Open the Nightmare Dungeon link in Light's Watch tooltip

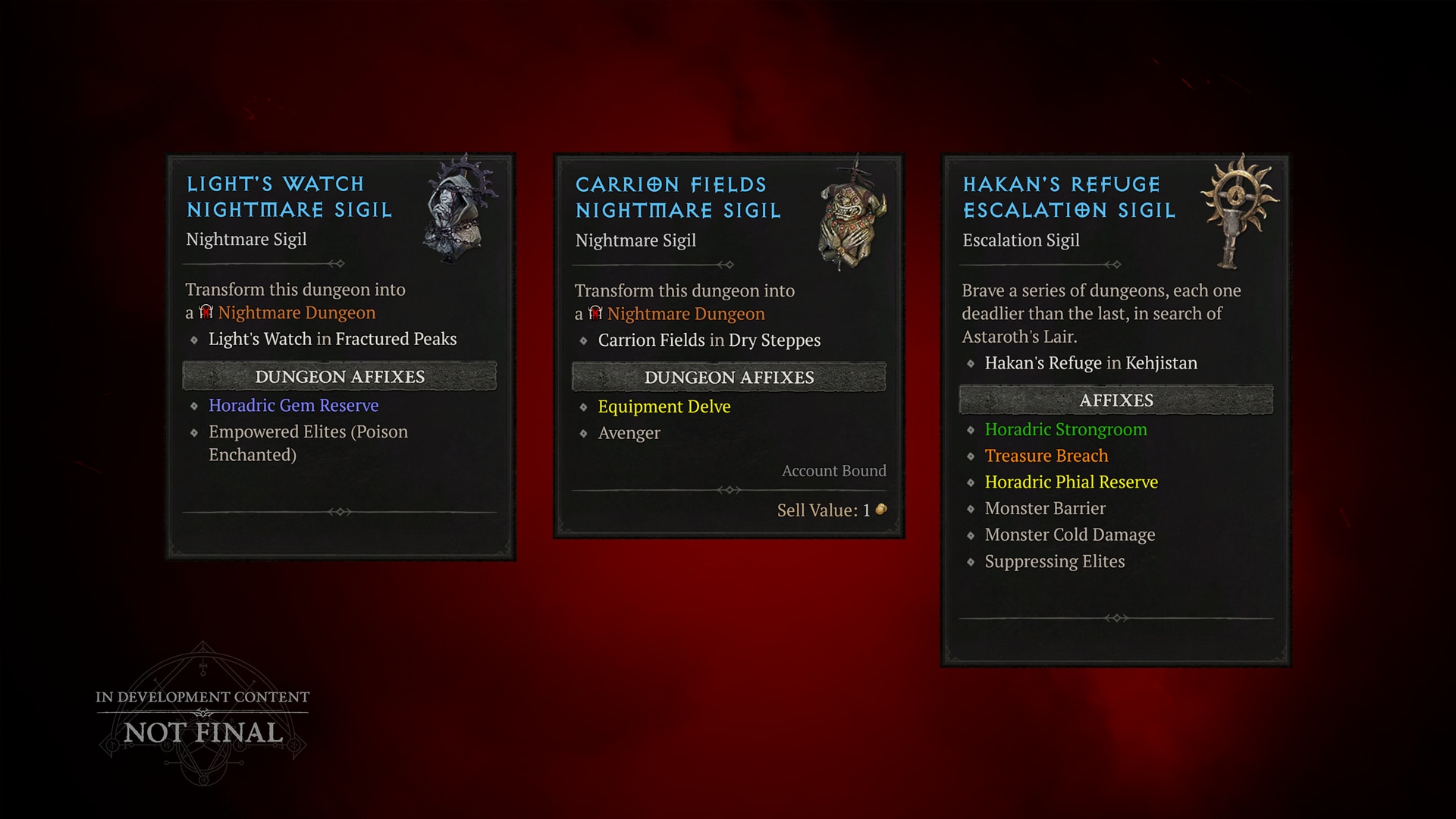tap(295, 312)
